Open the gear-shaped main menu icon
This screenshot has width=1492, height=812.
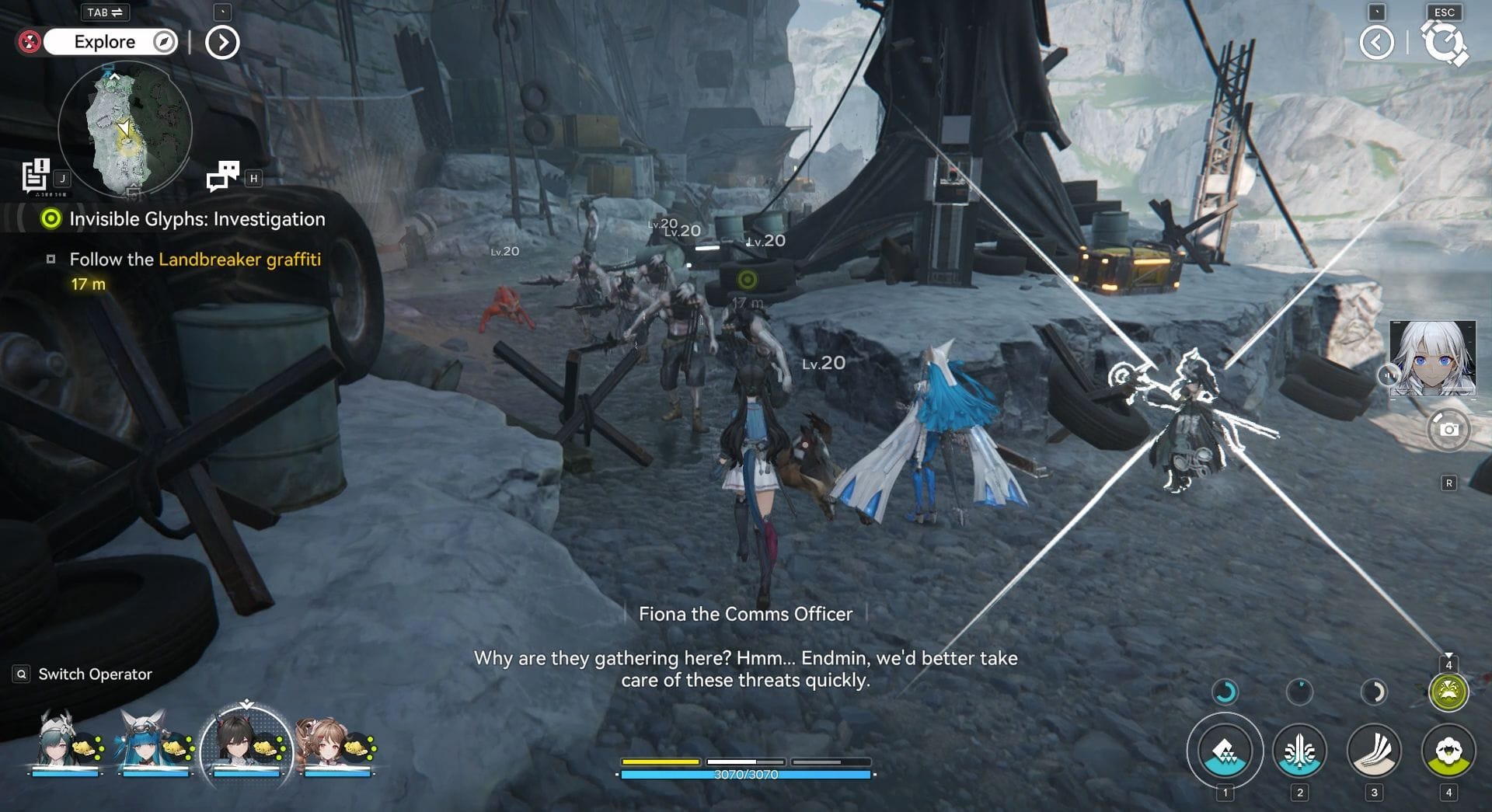pos(1444,43)
